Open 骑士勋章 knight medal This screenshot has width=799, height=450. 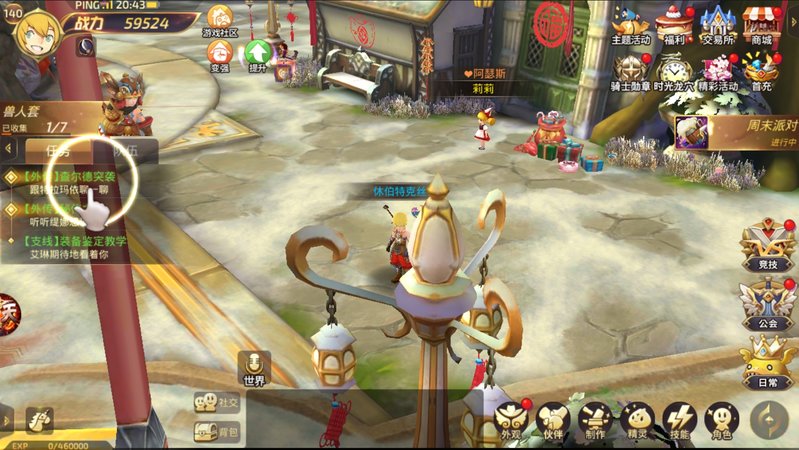(630, 70)
